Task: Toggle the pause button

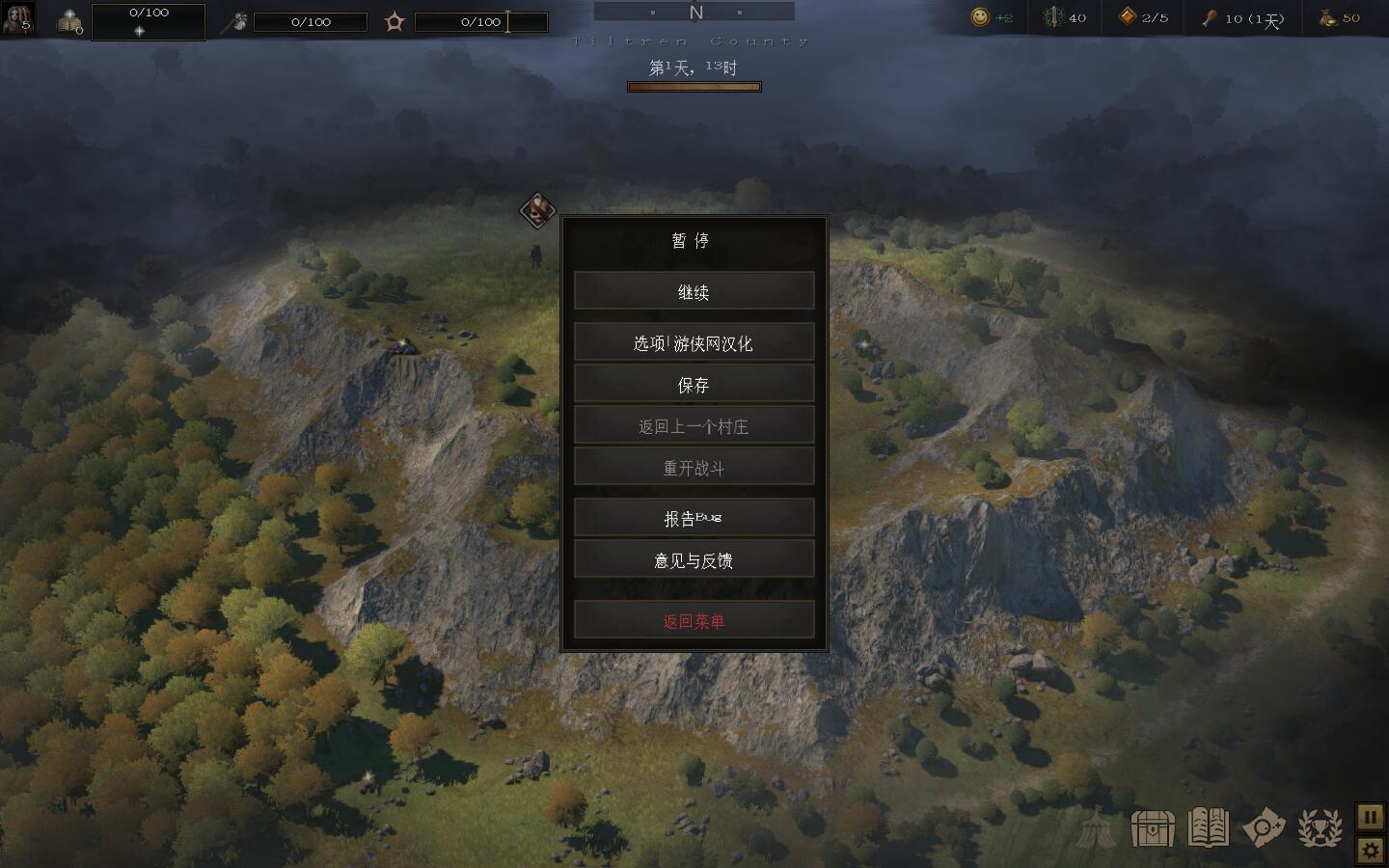Action: 1371,817
